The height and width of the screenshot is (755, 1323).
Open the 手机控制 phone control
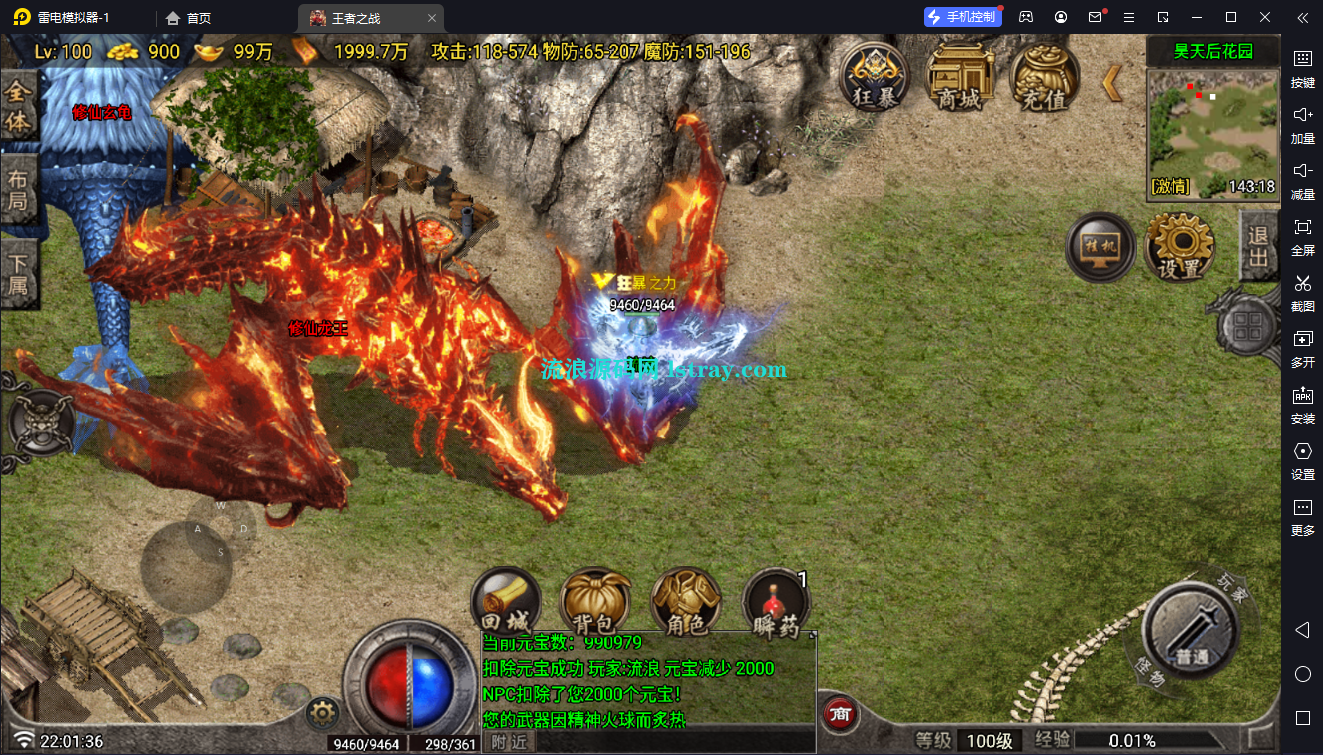tap(961, 17)
